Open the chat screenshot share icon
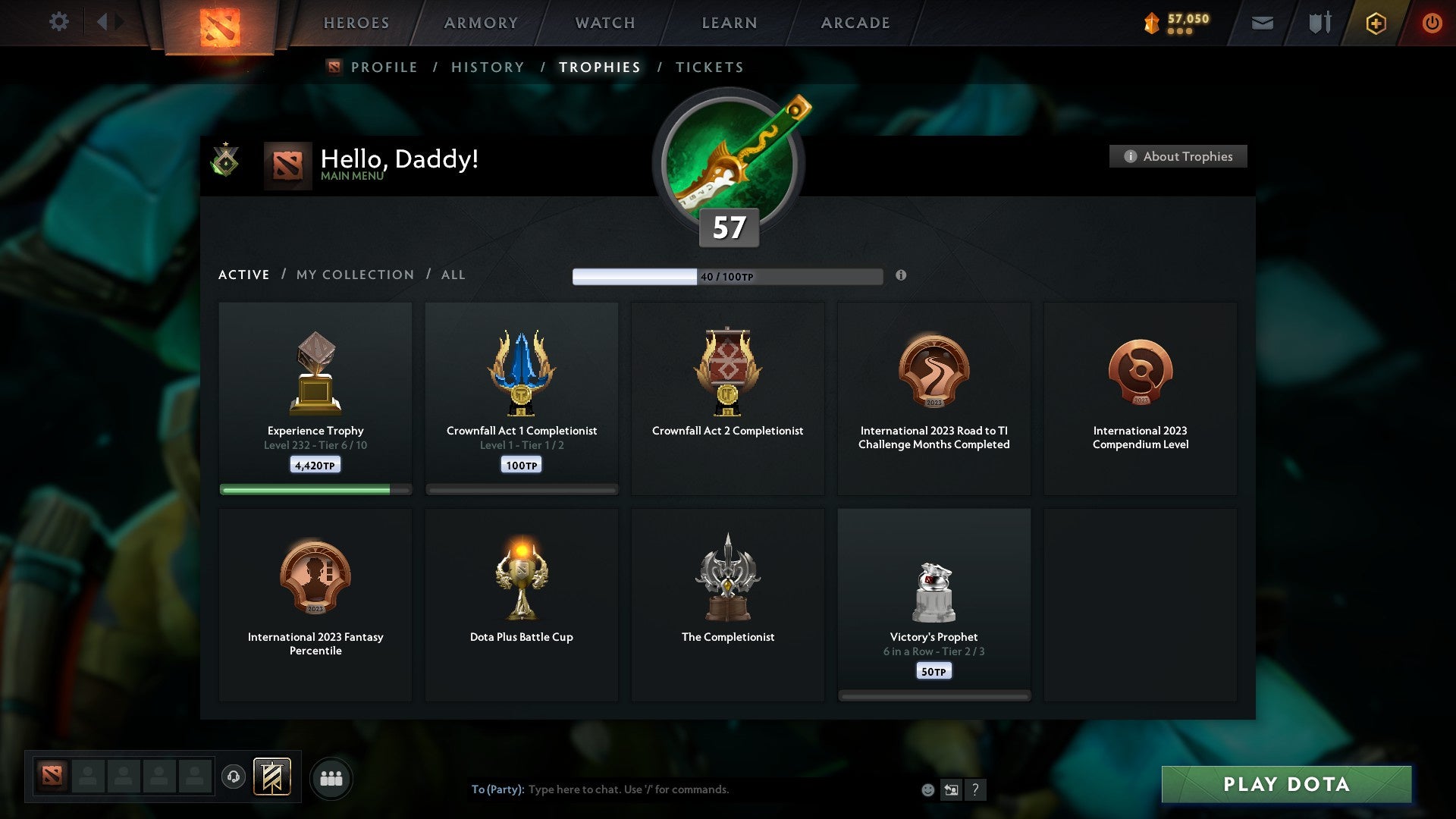The width and height of the screenshot is (1456, 819). click(x=950, y=789)
